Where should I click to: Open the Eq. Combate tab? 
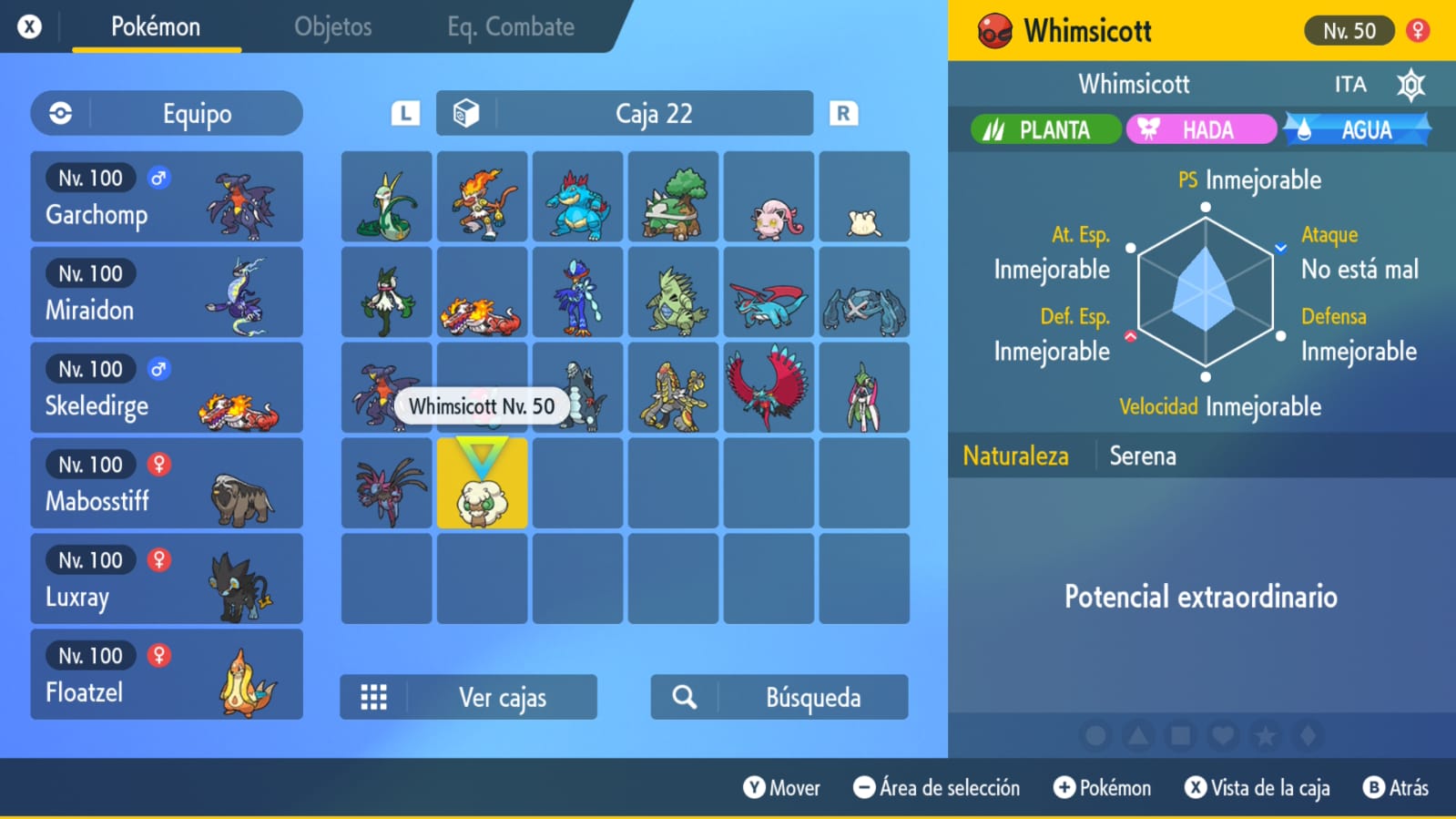point(510,27)
